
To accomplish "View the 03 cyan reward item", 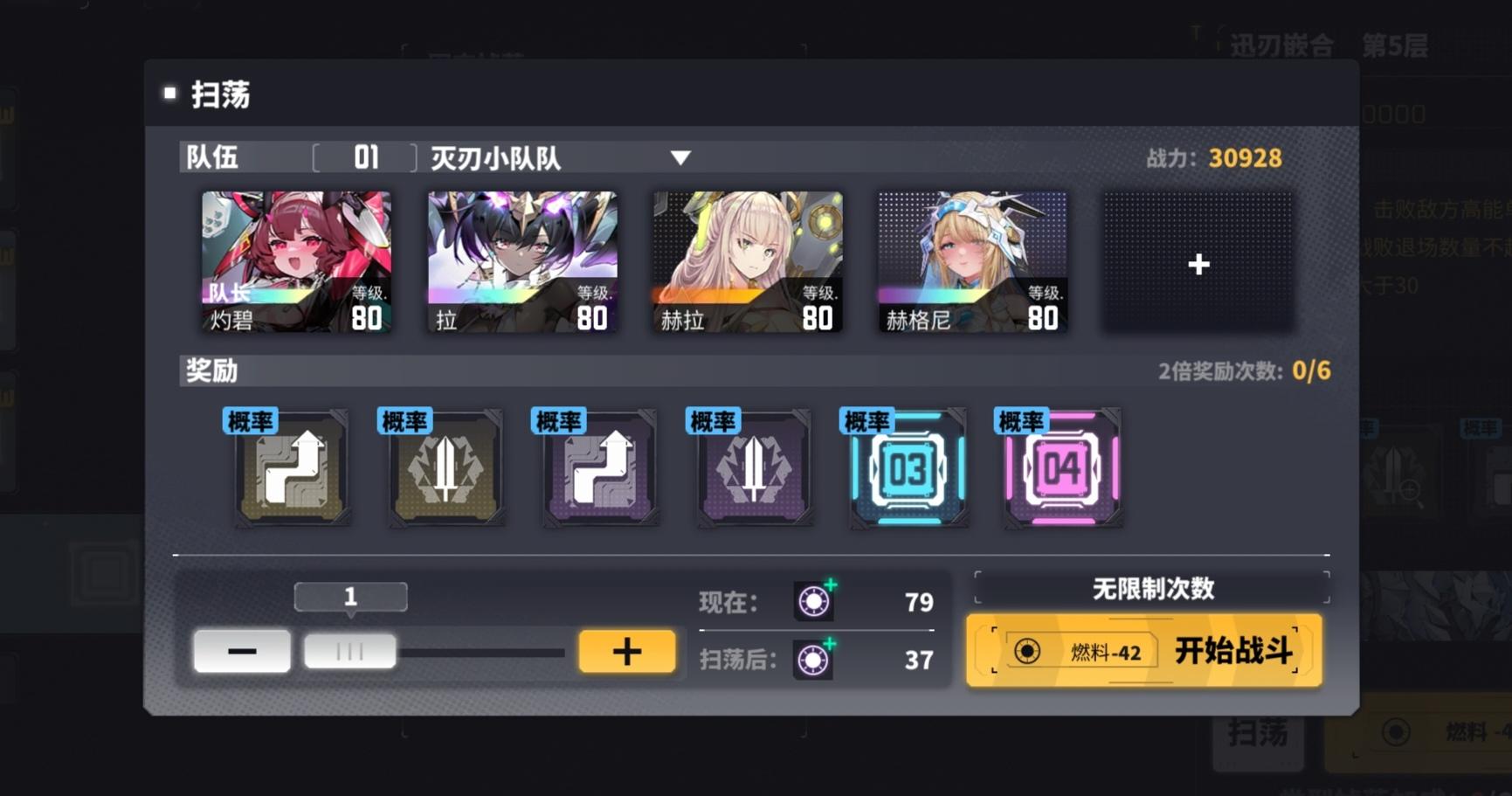I will click(x=907, y=469).
